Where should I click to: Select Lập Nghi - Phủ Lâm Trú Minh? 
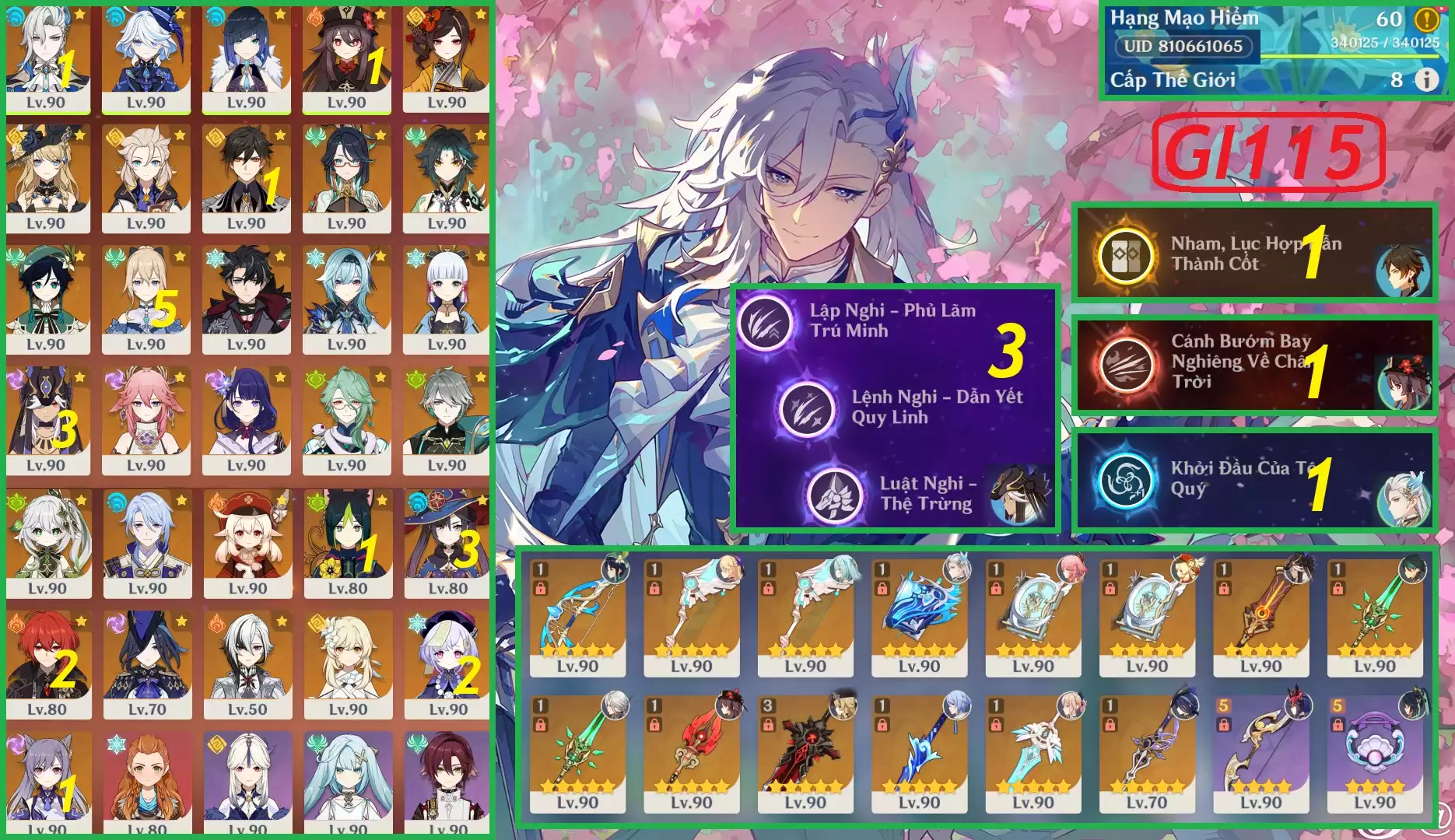click(766, 321)
